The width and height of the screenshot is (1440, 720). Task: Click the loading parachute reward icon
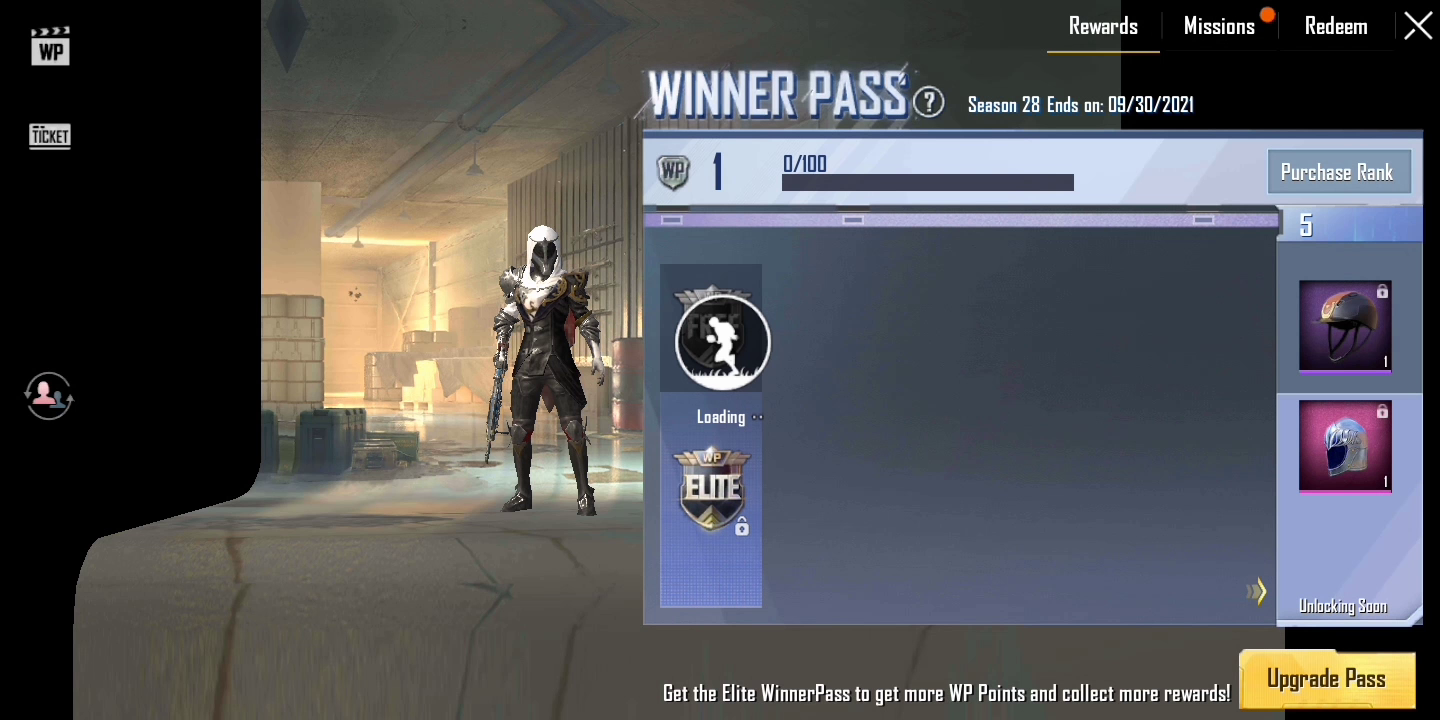722,341
